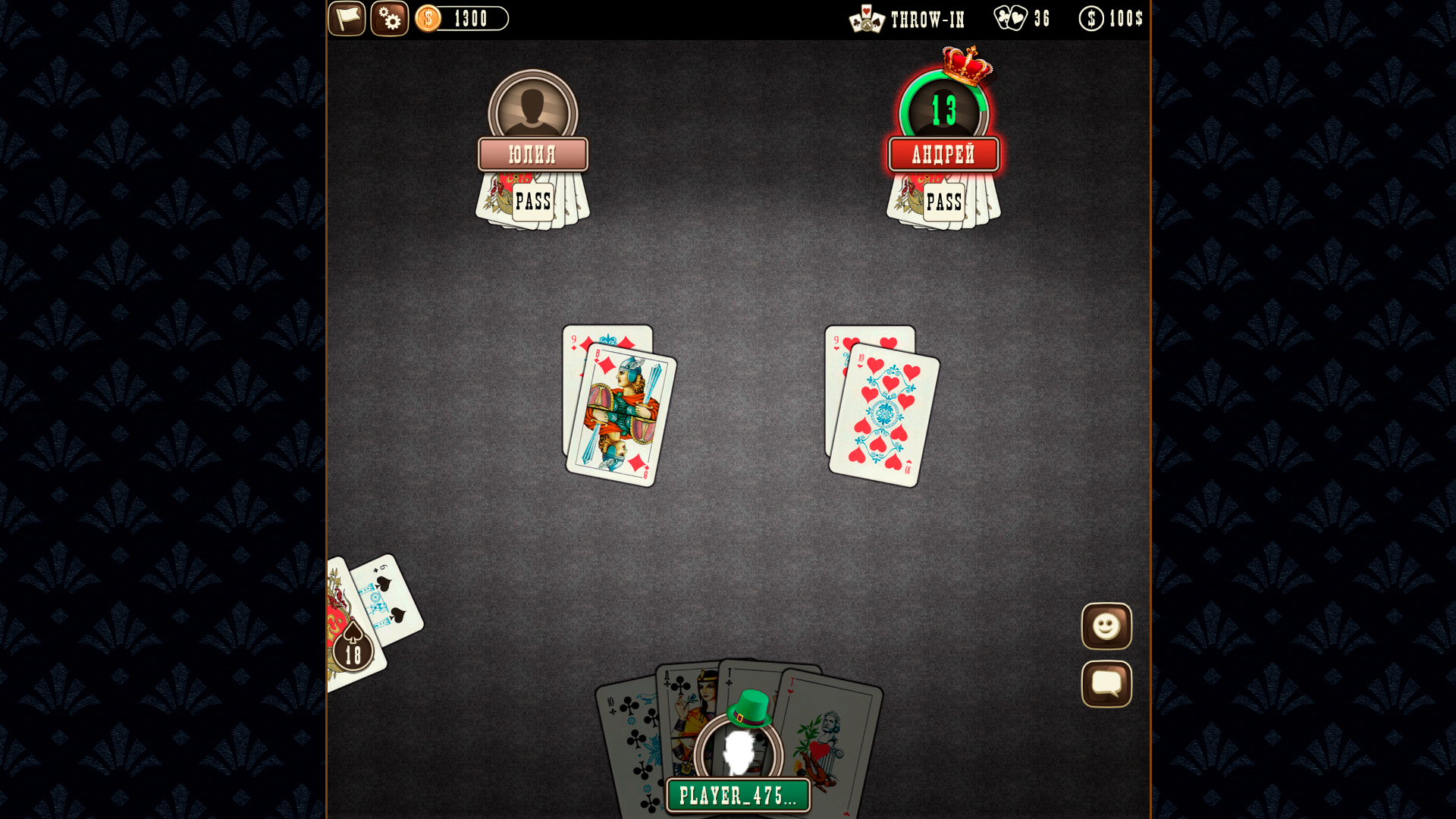Select Юлия's PASS label
1456x819 pixels.
click(533, 202)
